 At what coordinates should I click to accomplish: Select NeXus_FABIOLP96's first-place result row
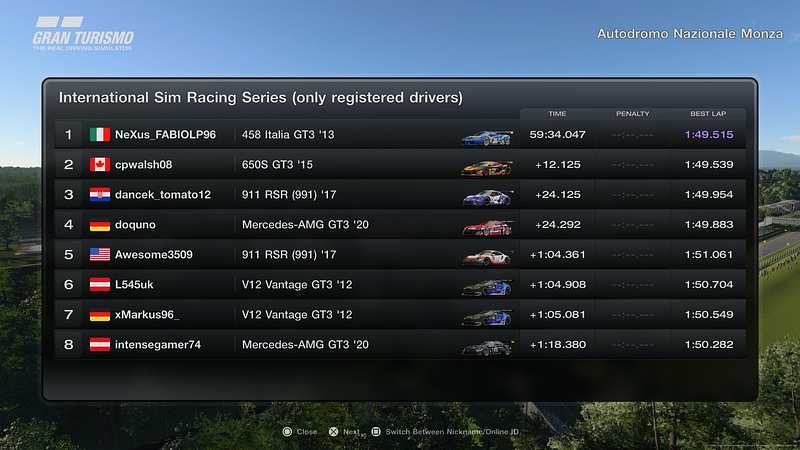[x=400, y=135]
